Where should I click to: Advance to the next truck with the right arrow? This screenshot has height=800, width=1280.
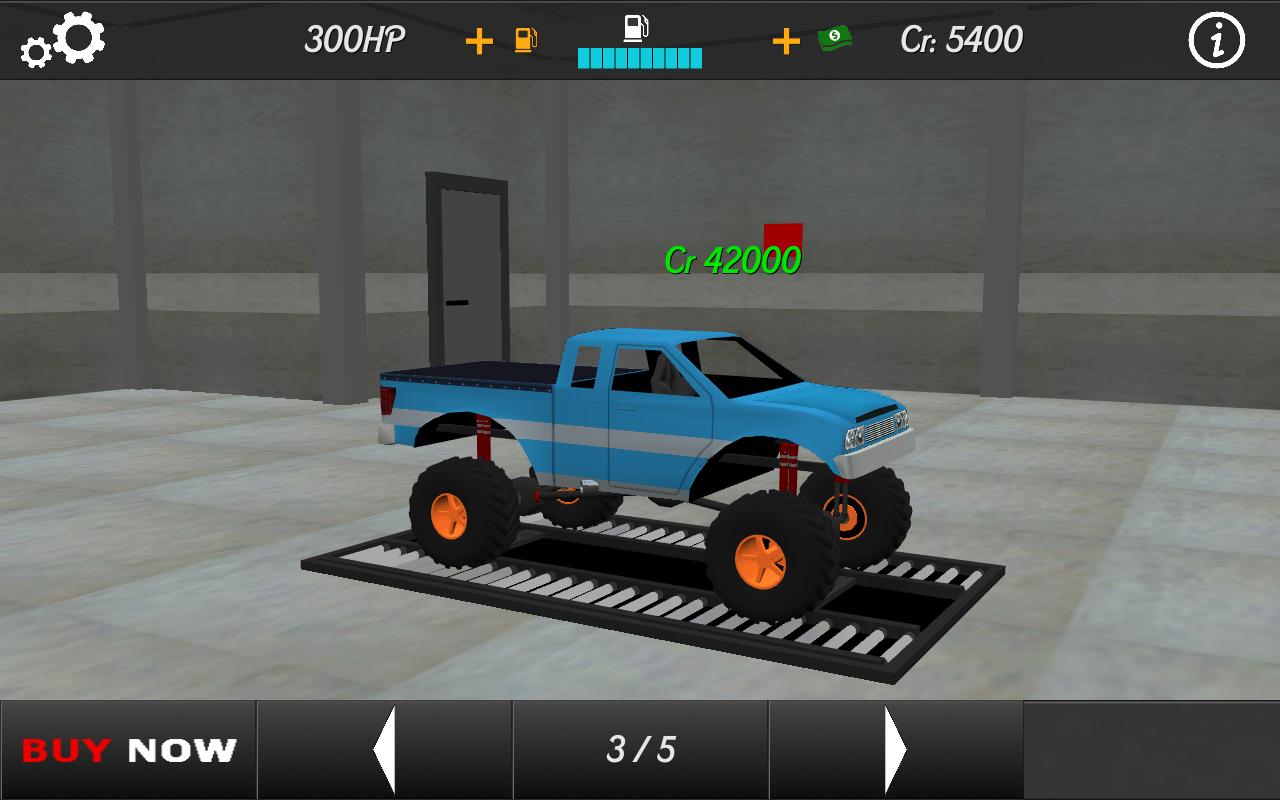(895, 750)
